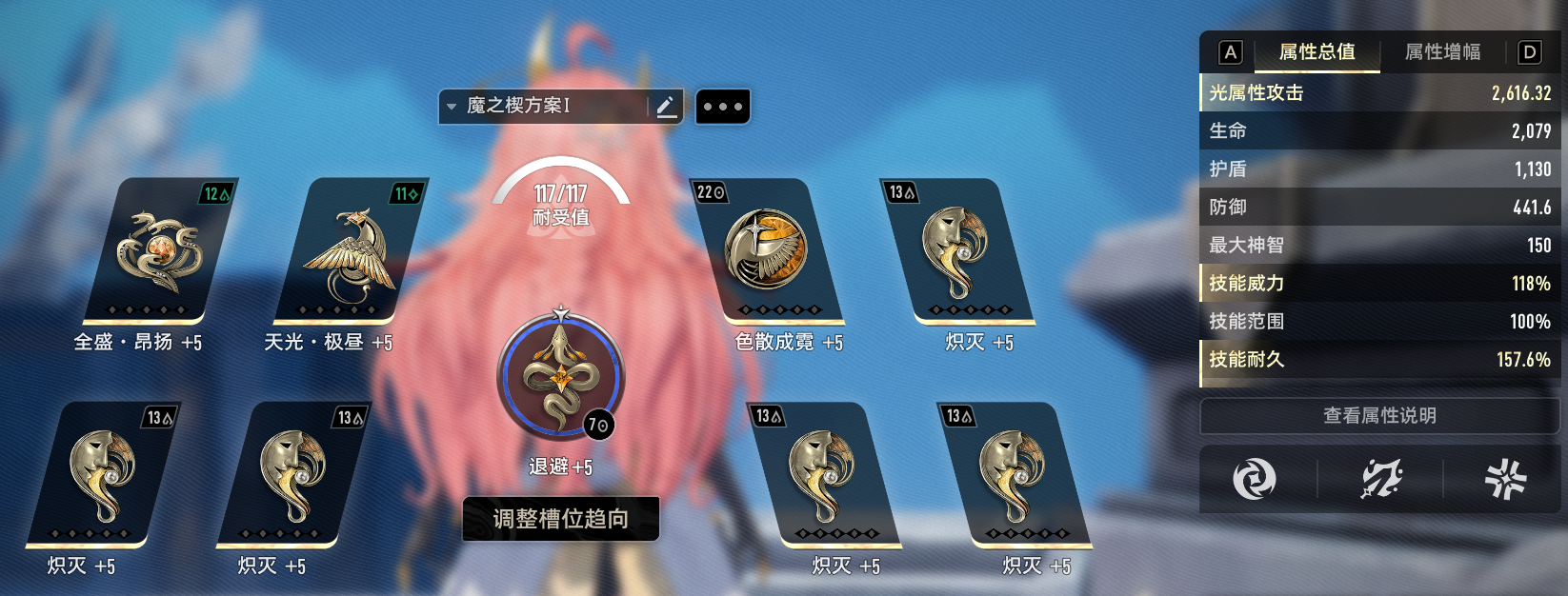The image size is (1568, 596).
Task: Select the 色散成霓 +5 mod slot
Action: tap(768, 251)
